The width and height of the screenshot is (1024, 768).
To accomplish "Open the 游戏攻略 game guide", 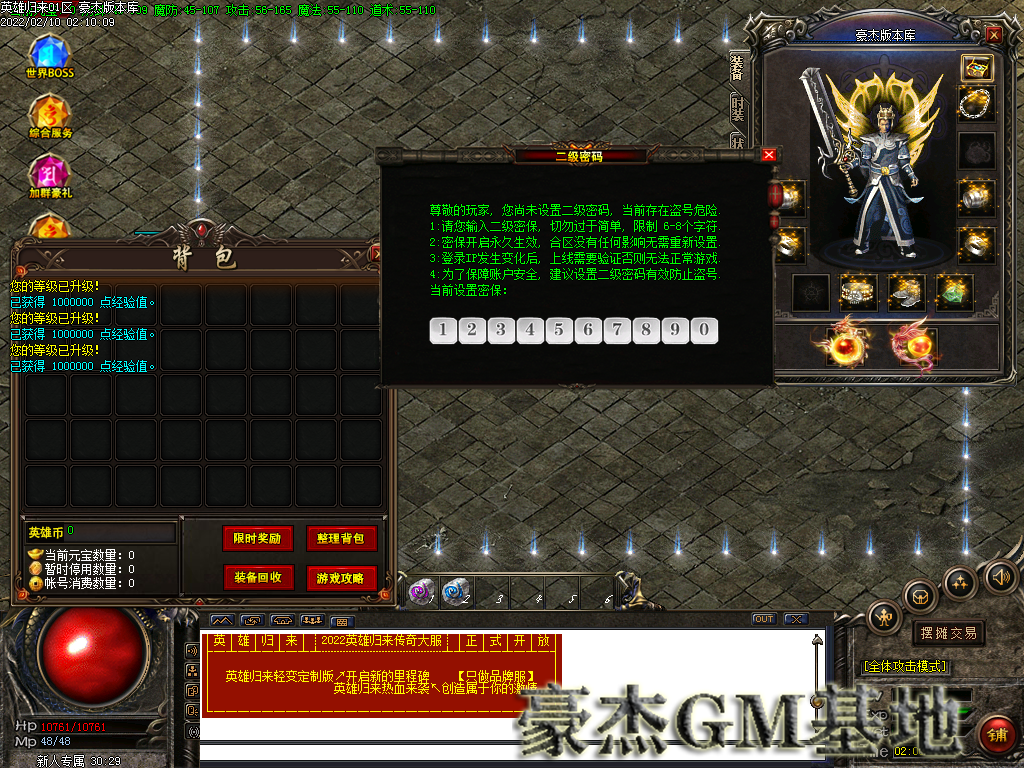I will (341, 577).
